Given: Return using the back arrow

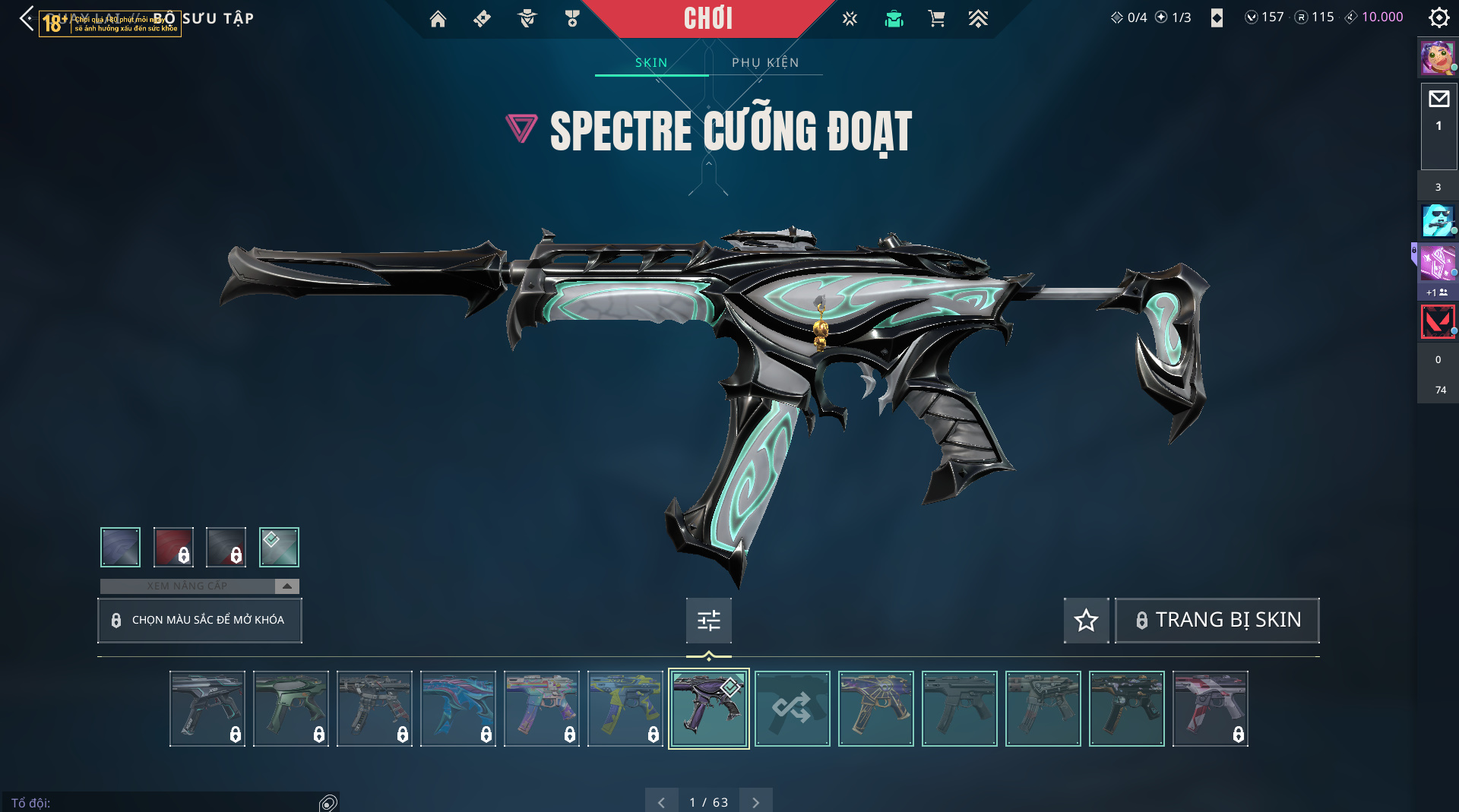Looking at the screenshot, I should pyautogui.click(x=27, y=18).
